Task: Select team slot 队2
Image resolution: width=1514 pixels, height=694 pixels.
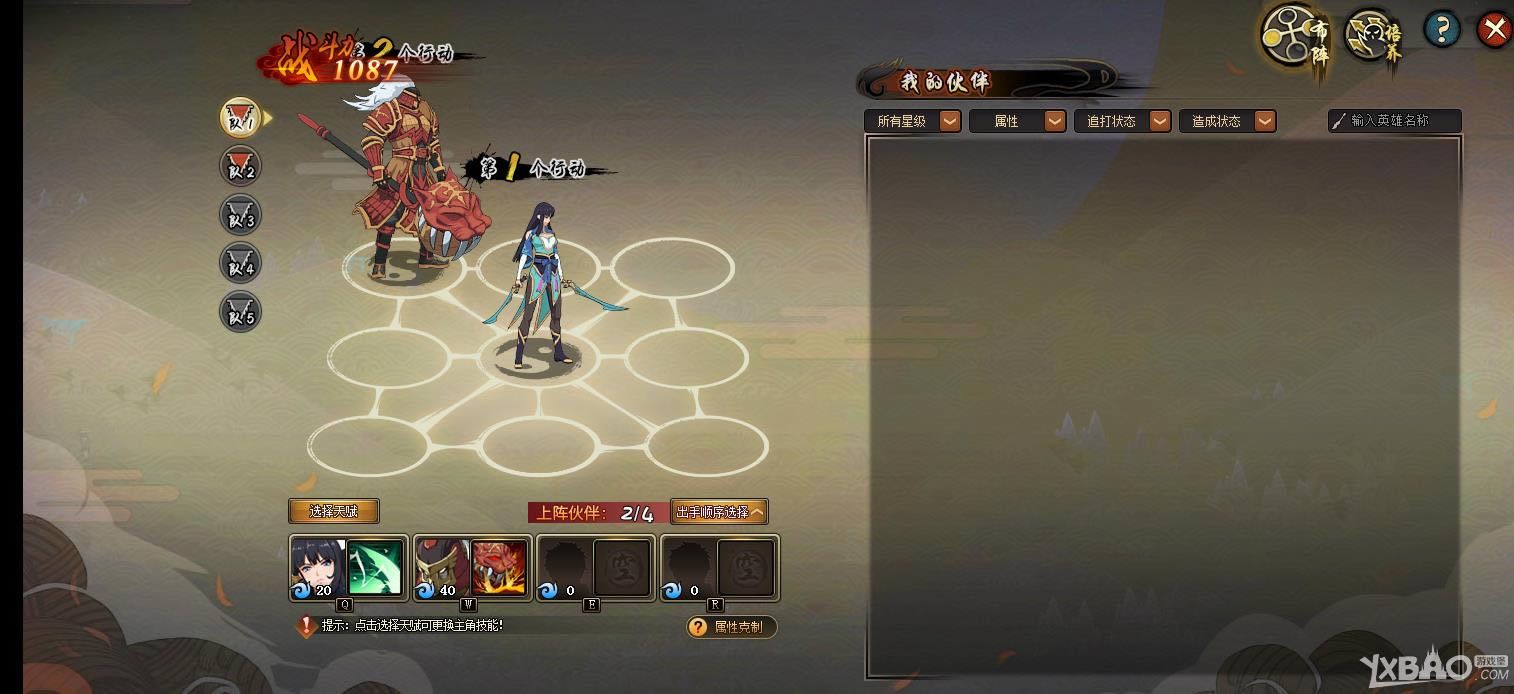Action: pyautogui.click(x=240, y=167)
